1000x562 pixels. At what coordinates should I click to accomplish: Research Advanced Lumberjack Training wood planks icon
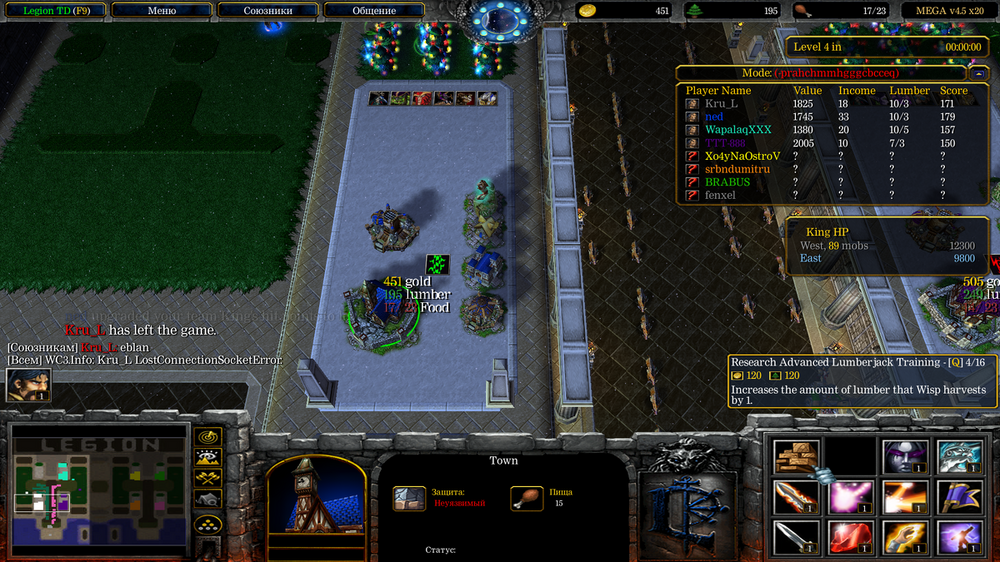(796, 456)
